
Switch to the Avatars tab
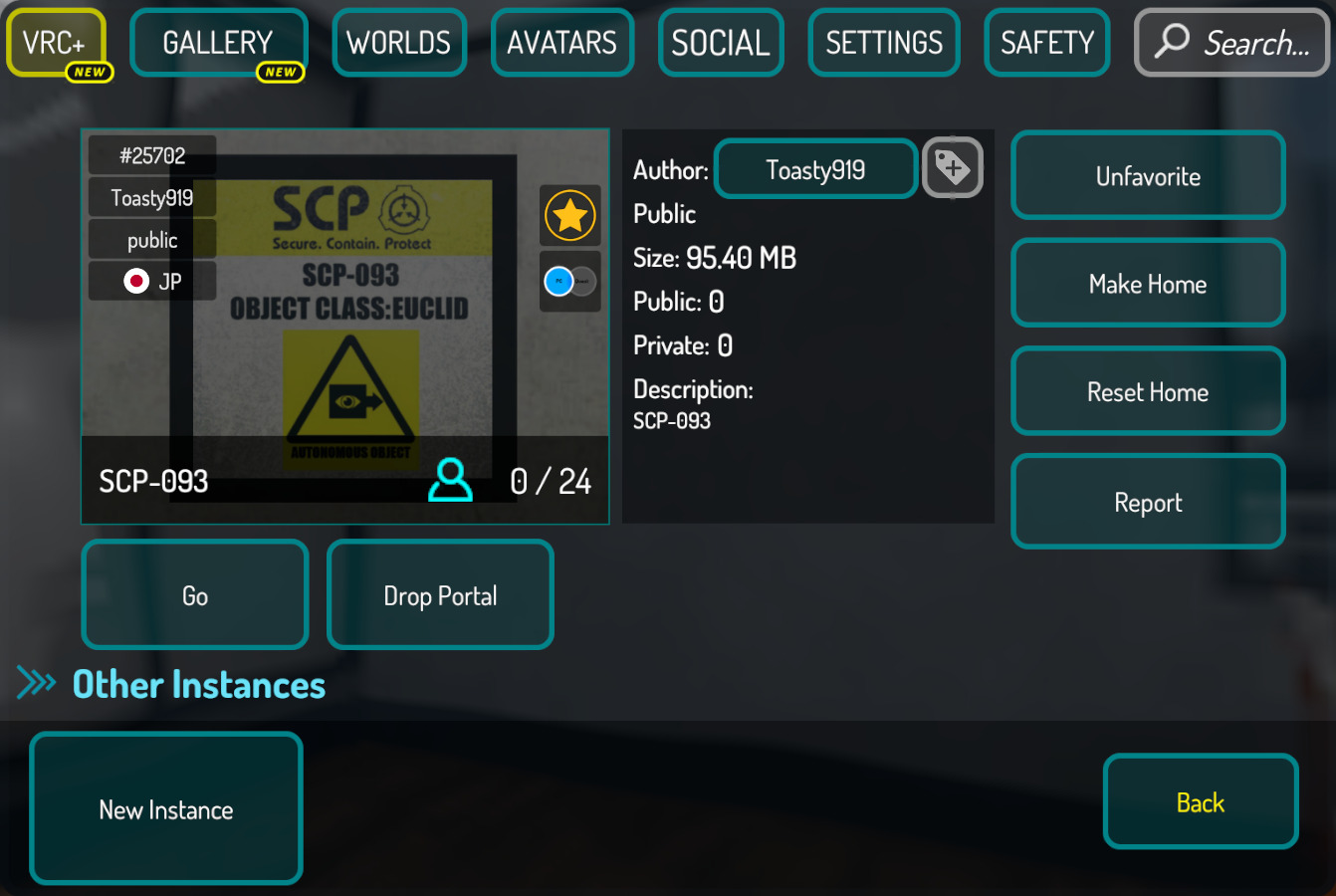coord(562,43)
